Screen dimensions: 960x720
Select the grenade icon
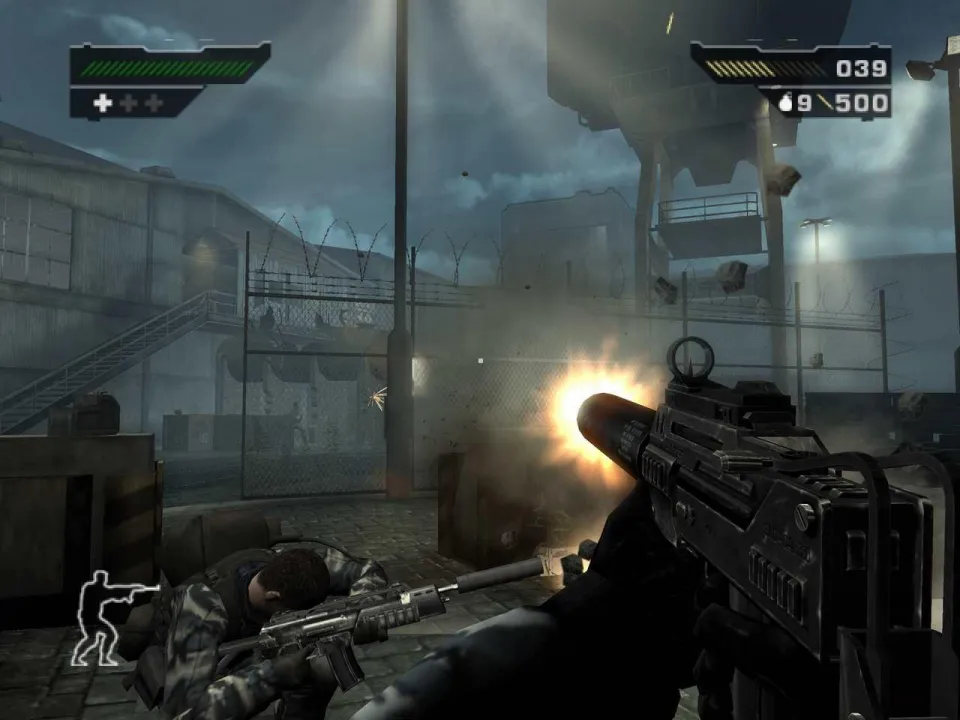(x=785, y=102)
